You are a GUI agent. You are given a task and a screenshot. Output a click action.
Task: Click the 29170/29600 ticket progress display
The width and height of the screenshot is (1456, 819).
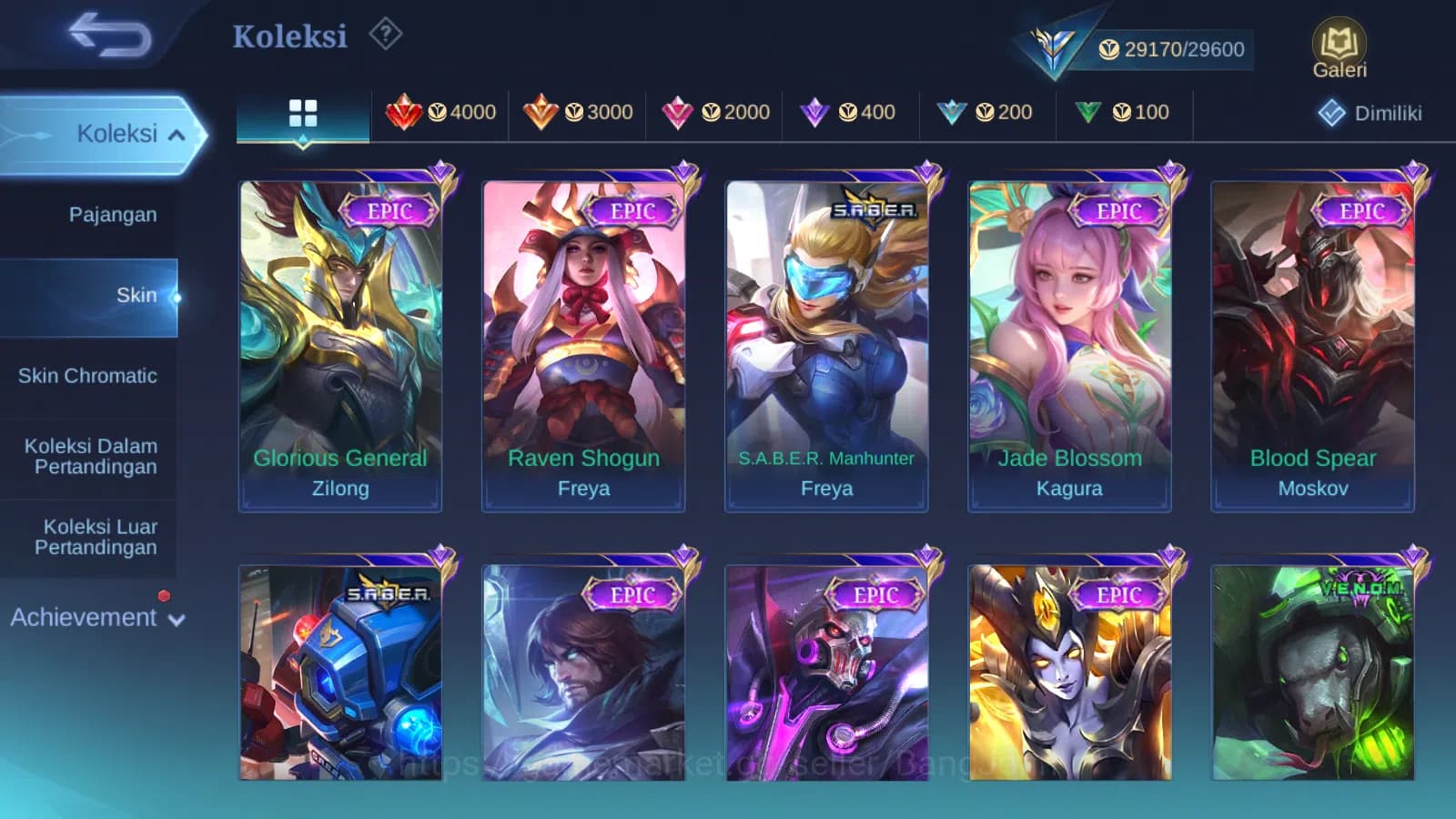(1174, 50)
